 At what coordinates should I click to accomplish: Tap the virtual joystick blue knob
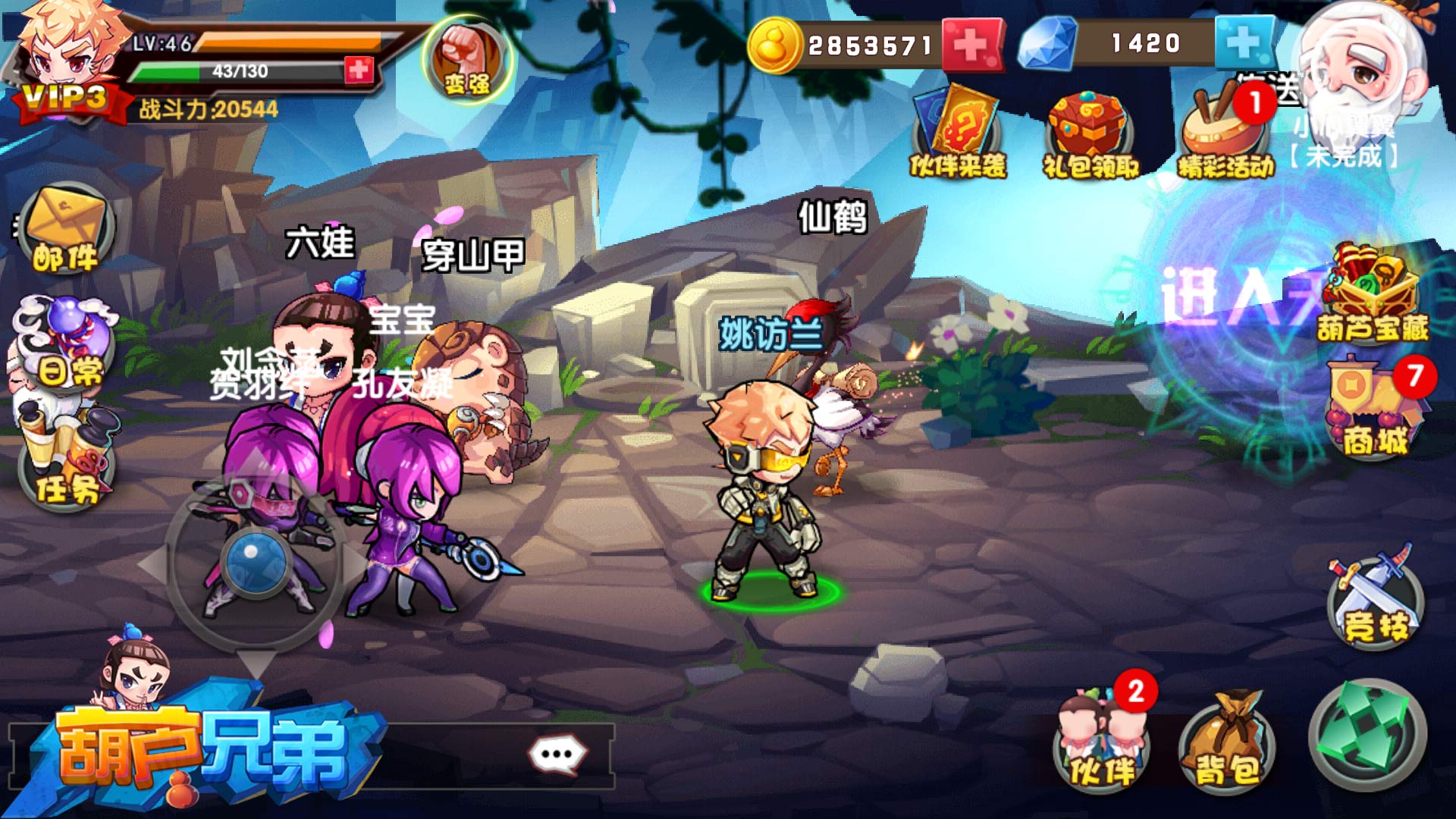pos(255,561)
